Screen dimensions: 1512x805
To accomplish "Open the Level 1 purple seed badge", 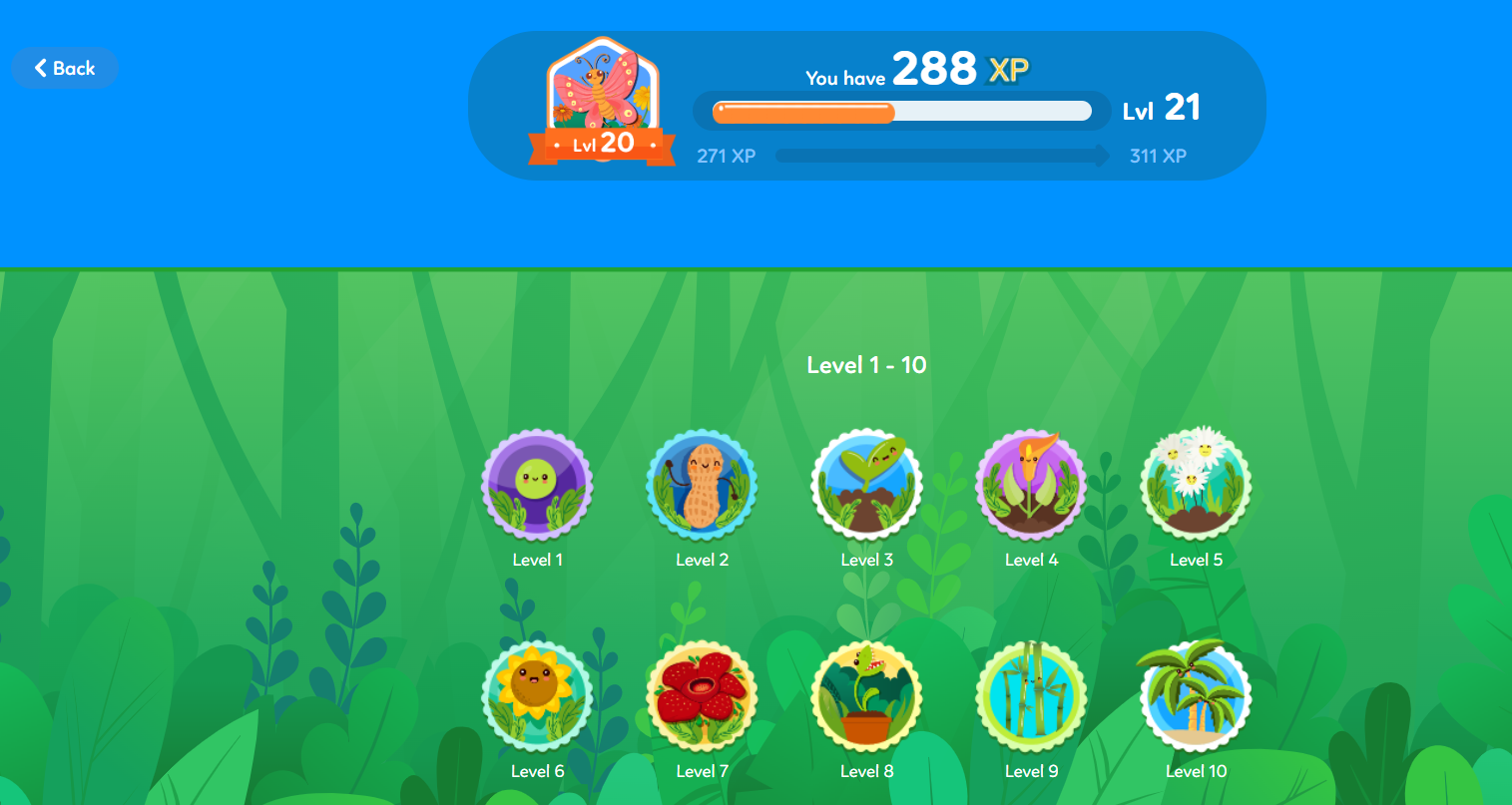I will 538,486.
